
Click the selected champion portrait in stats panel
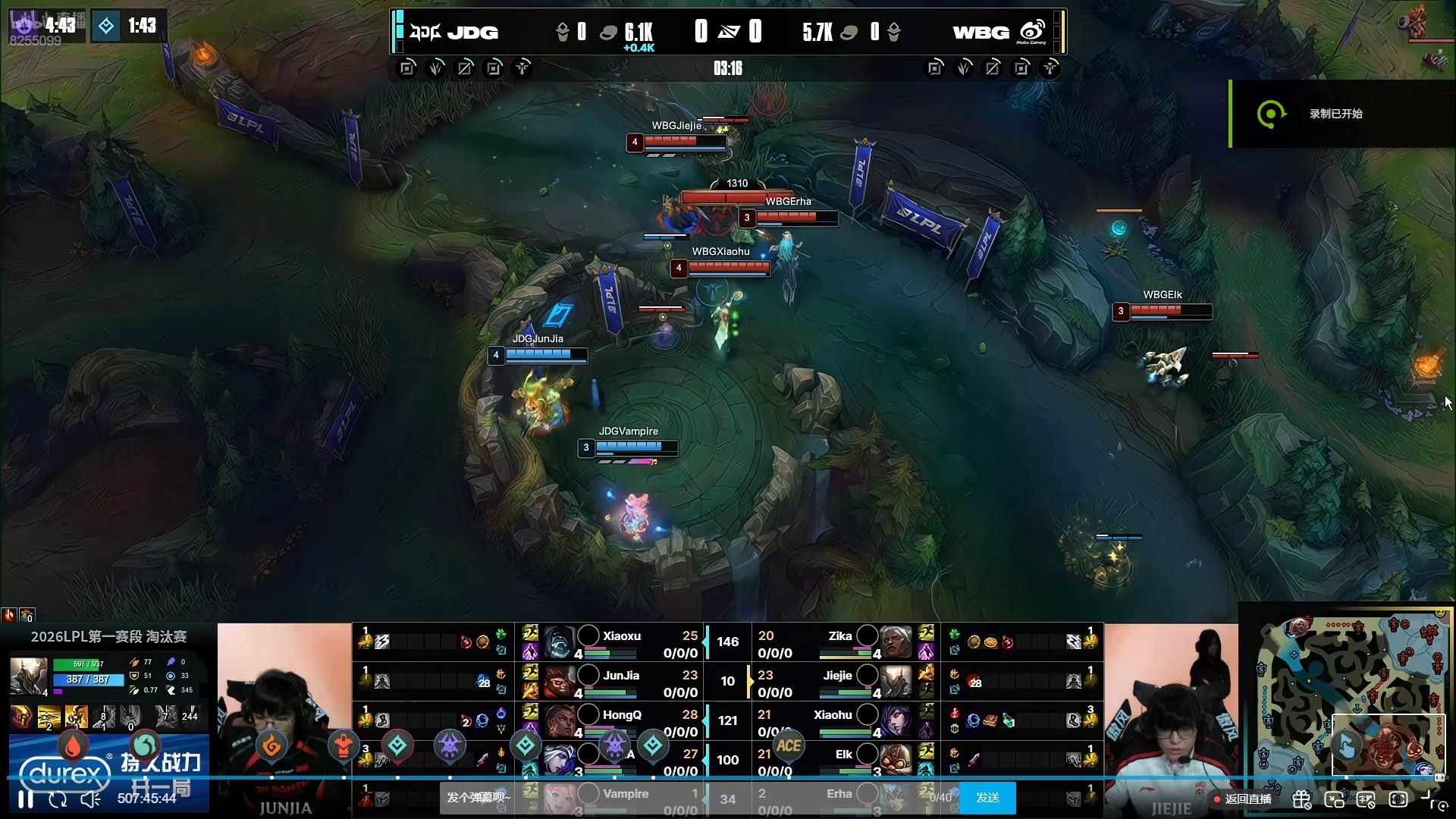[x=28, y=676]
